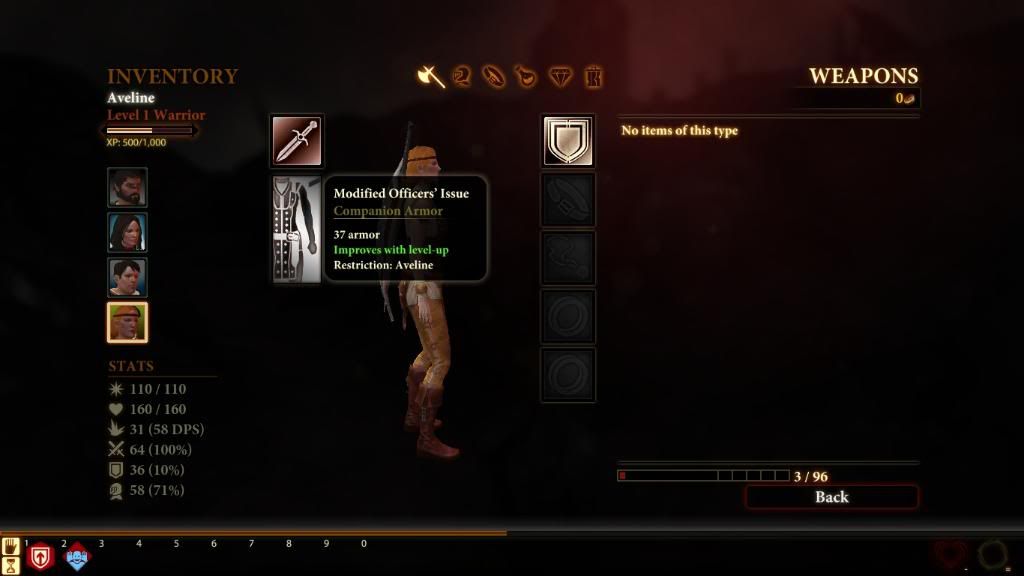The image size is (1024, 576).
Task: Select the equipped dagger weapon slot
Action: pyautogui.click(x=297, y=141)
